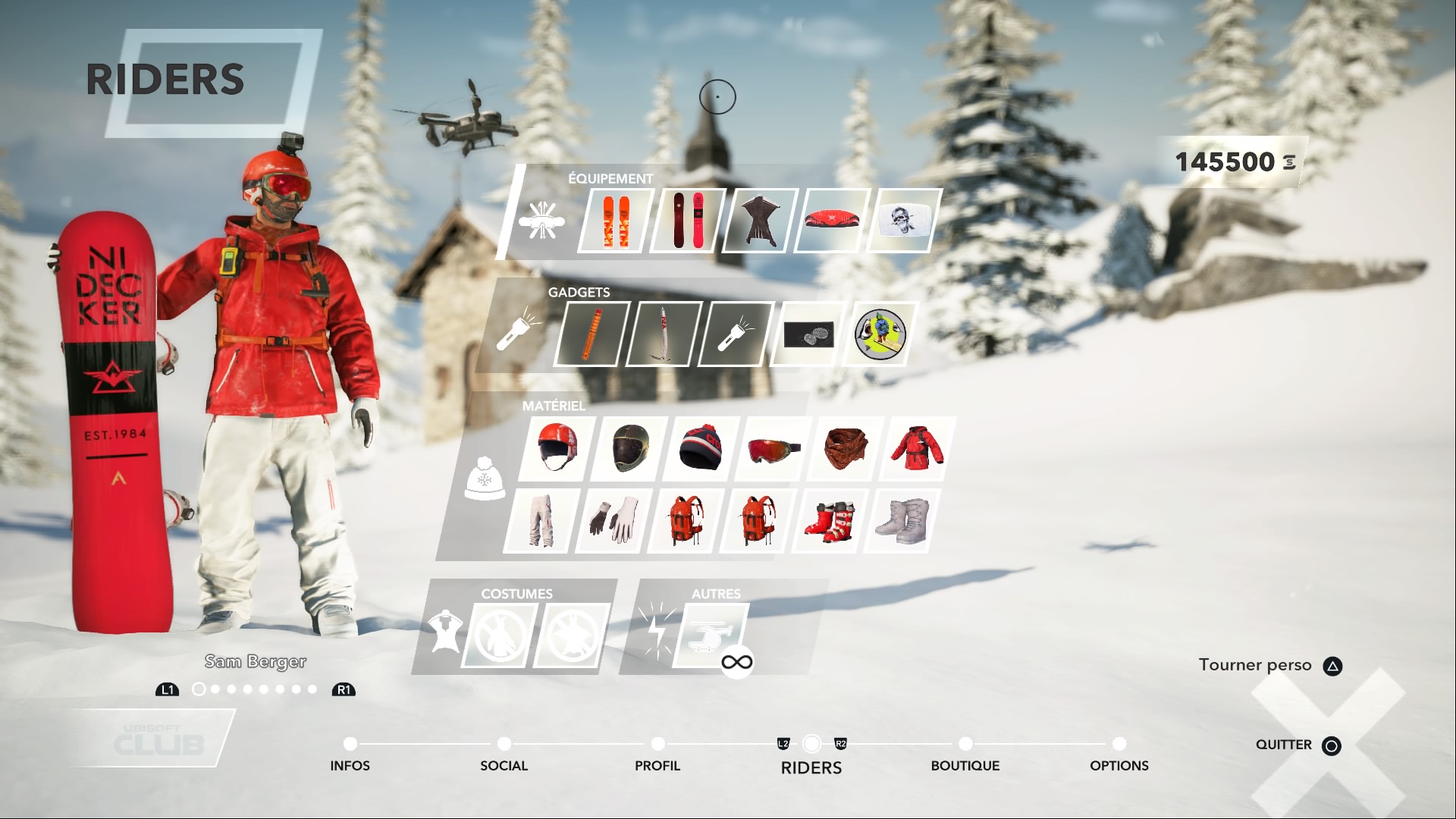Open the SOCIAL section
The width and height of the screenshot is (1456, 819).
tap(504, 766)
